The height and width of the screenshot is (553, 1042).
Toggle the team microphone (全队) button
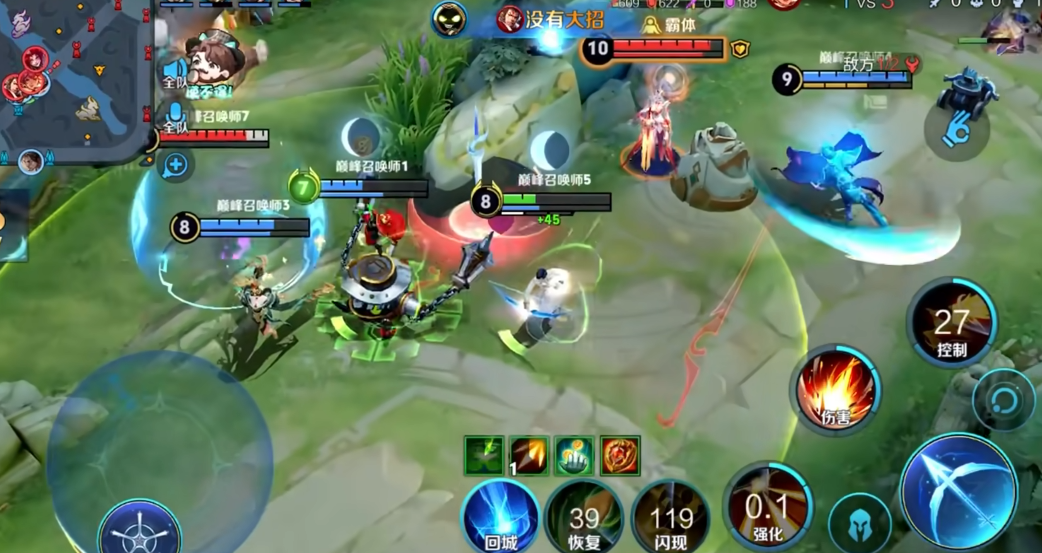(x=177, y=117)
